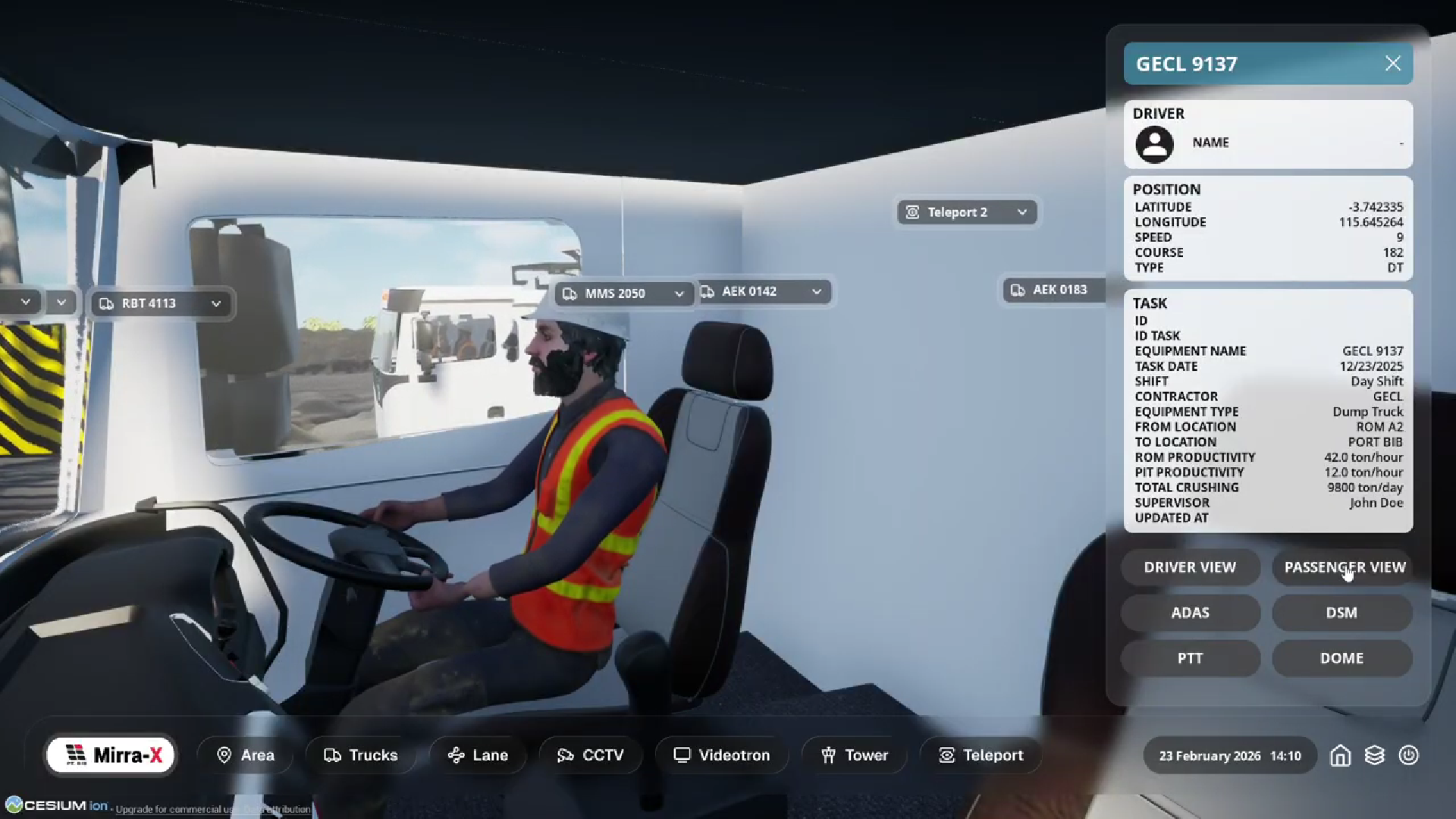Viewport: 1456px width, 819px height.
Task: Open the ADAS panel
Action: [1190, 613]
